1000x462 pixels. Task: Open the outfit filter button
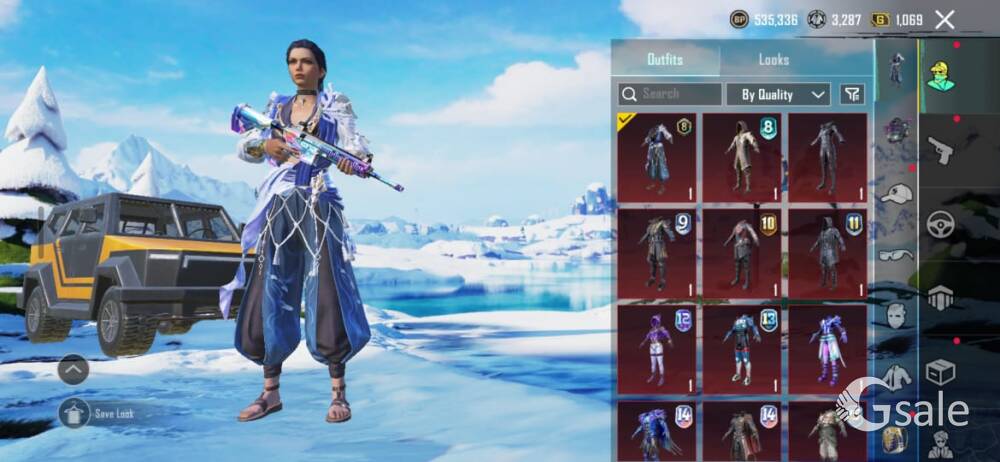click(852, 94)
